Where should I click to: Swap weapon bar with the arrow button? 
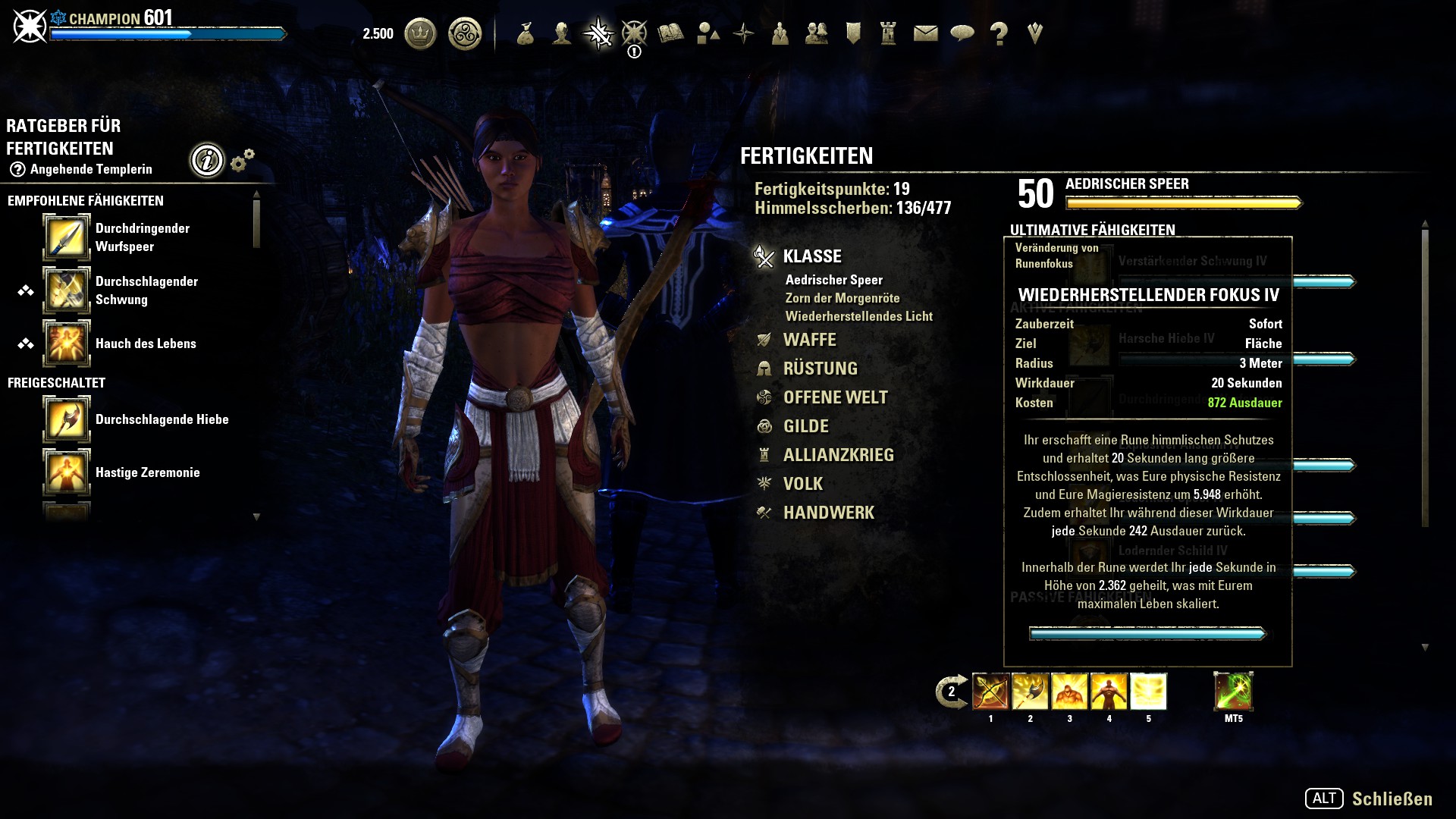click(x=951, y=692)
